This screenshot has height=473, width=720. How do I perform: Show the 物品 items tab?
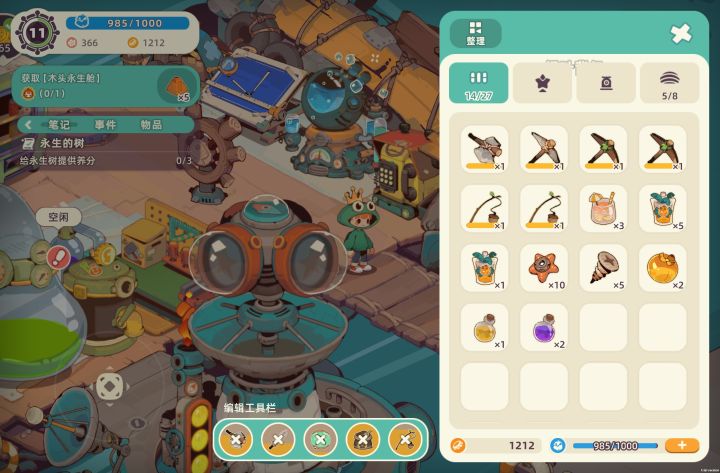point(151,125)
